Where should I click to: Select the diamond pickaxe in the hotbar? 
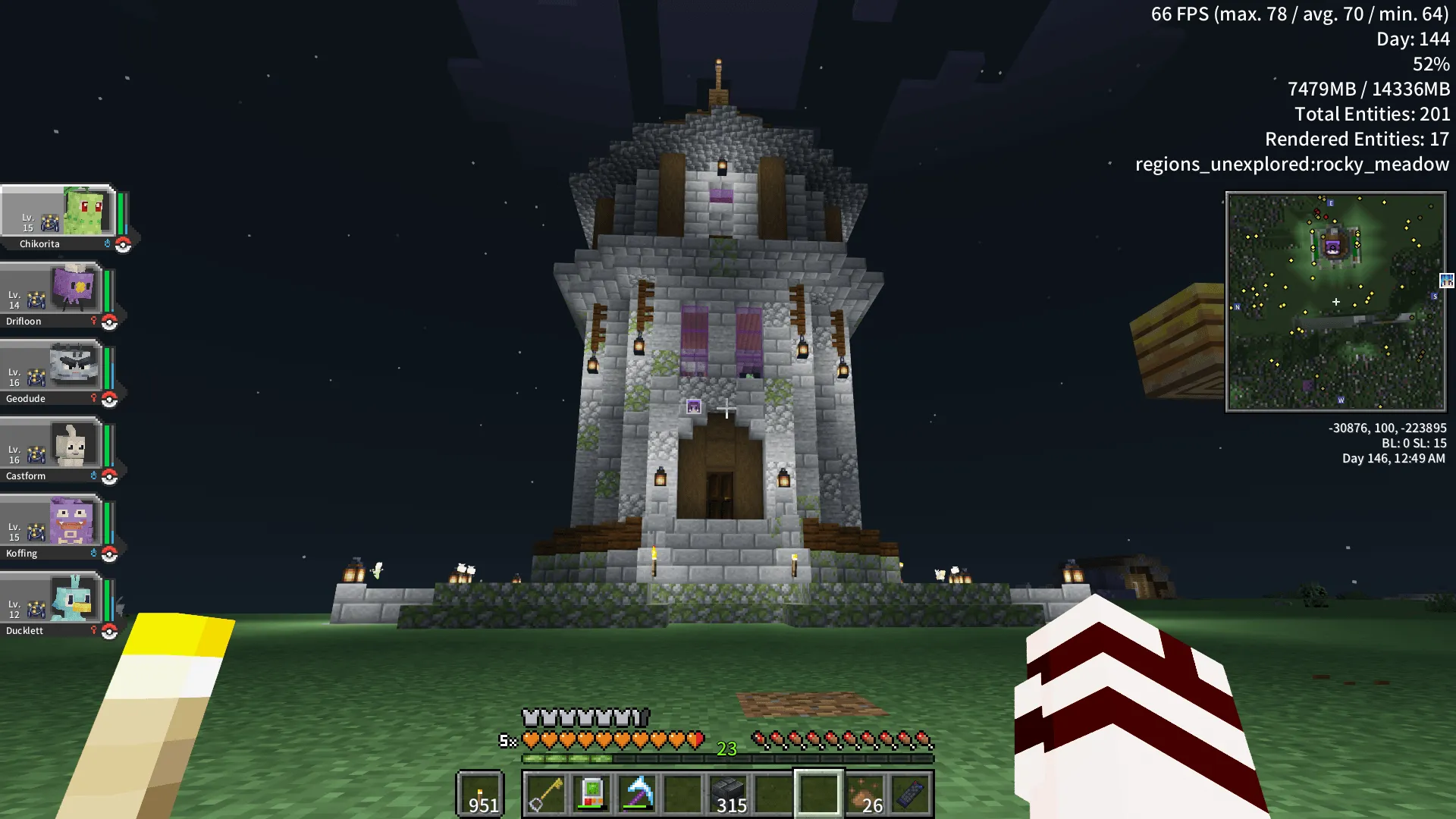(x=639, y=795)
